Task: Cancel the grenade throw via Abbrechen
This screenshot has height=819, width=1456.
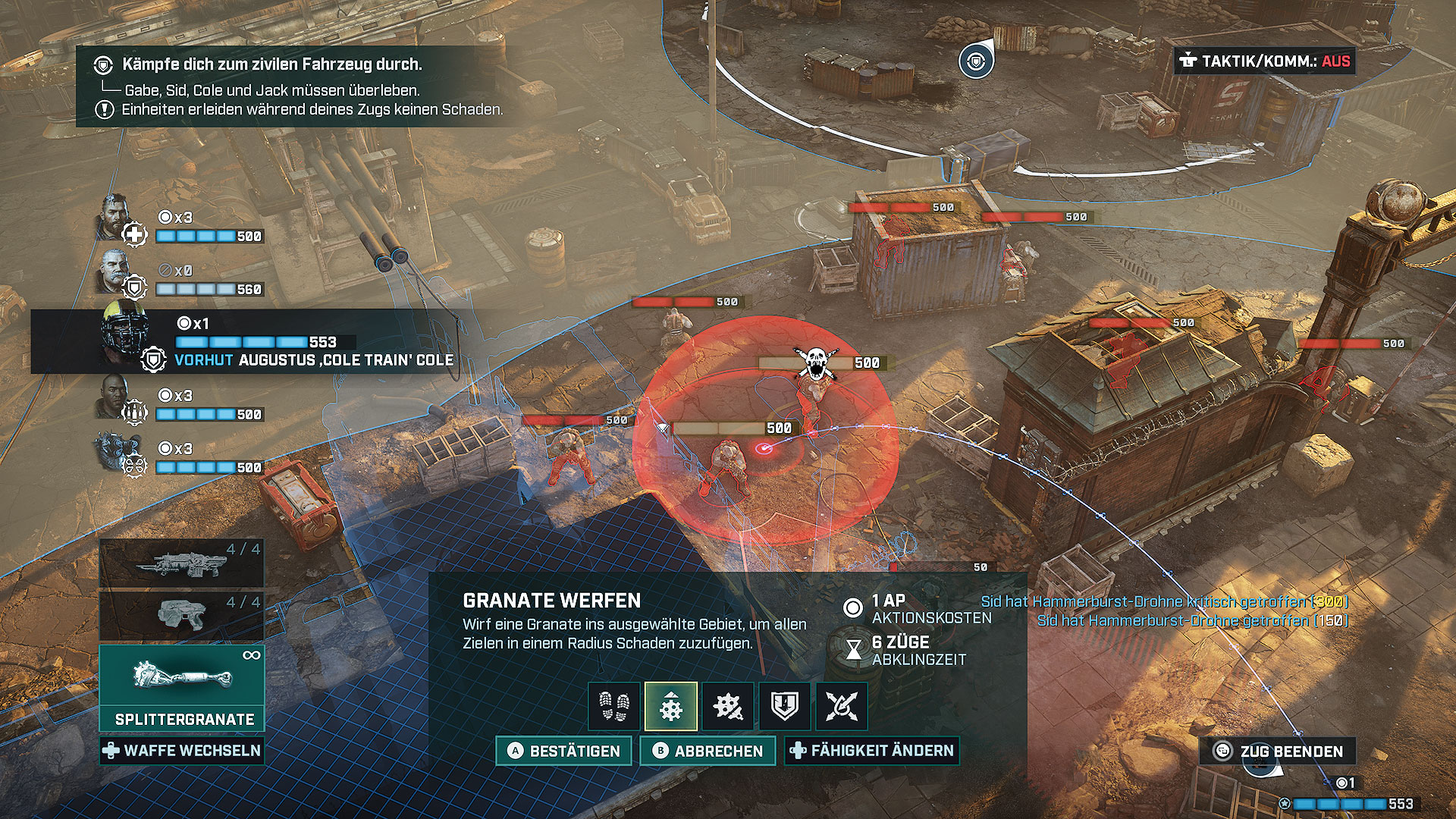Action: (707, 751)
